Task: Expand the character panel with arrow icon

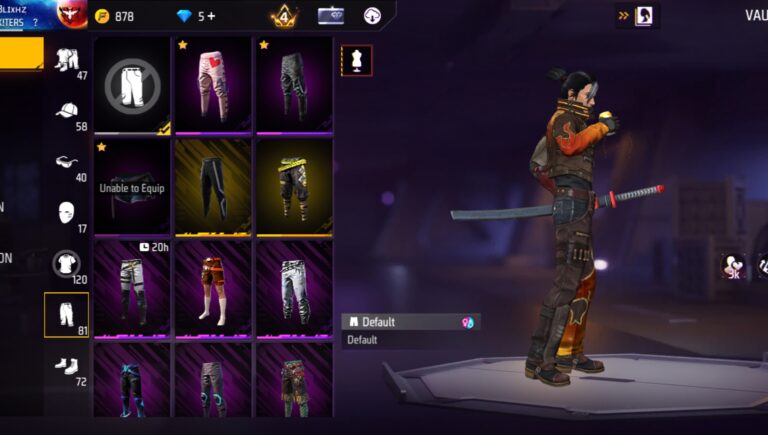Action: pyautogui.click(x=638, y=15)
